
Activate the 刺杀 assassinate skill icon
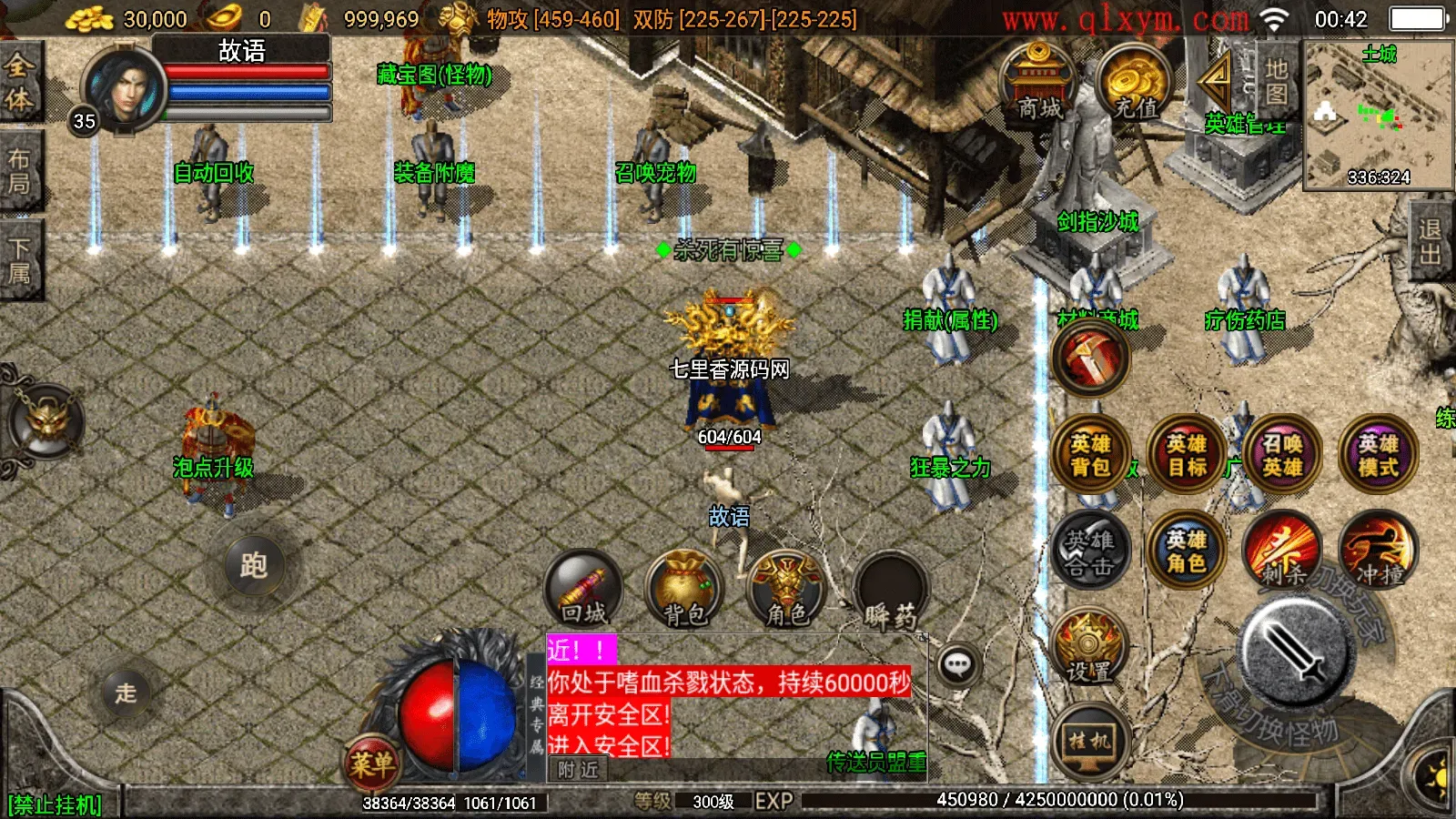coord(1282,551)
